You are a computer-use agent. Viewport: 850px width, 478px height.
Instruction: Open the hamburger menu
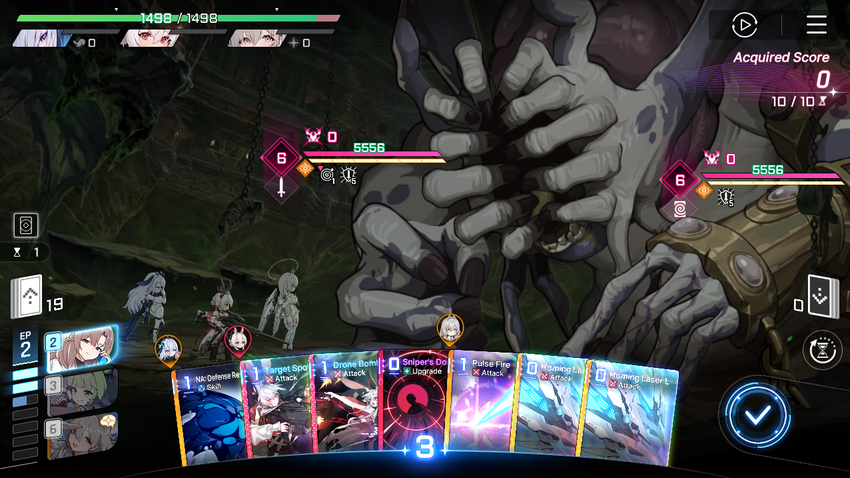click(x=816, y=25)
